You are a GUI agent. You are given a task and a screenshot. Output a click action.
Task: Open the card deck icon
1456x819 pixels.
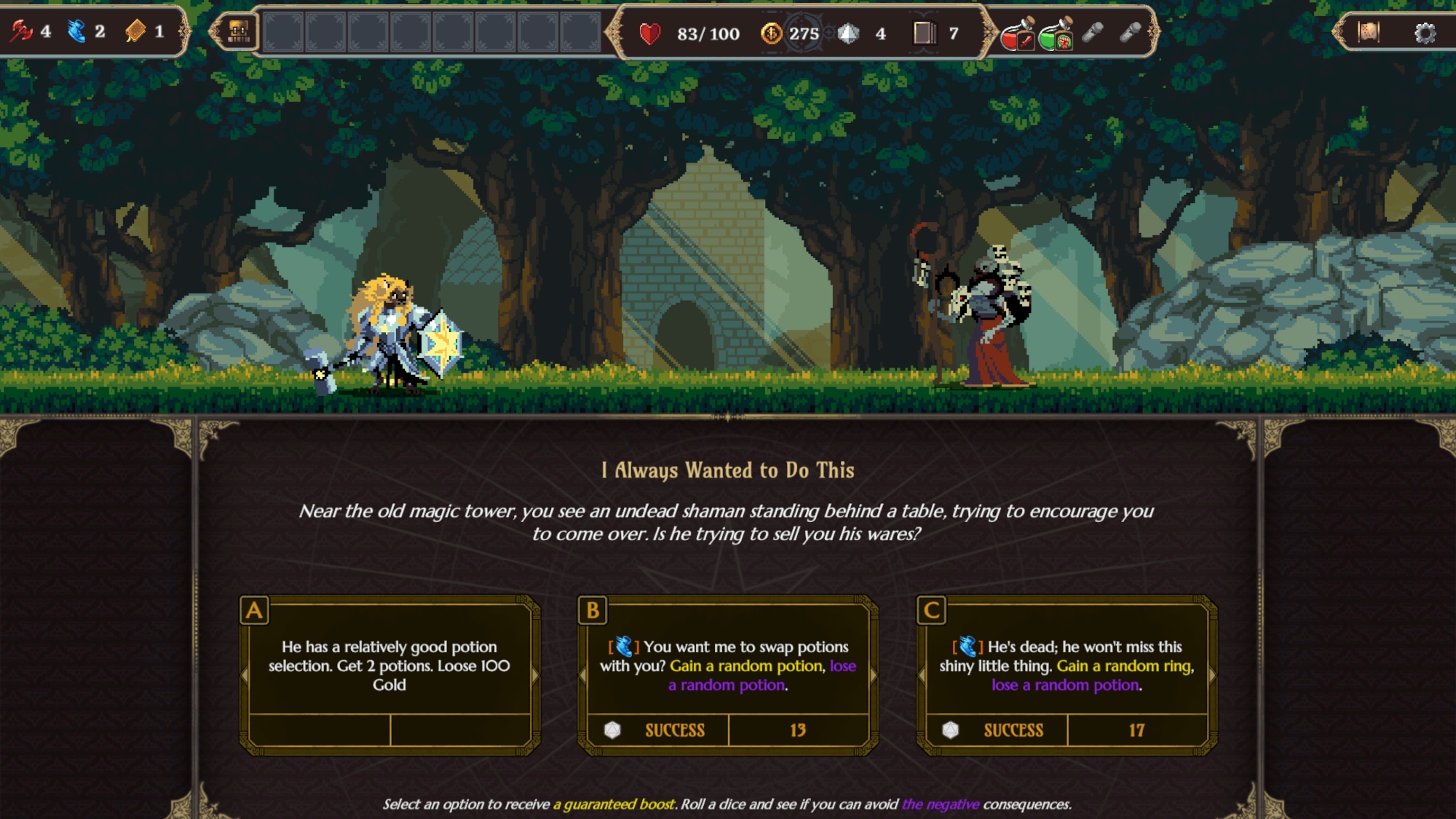925,33
